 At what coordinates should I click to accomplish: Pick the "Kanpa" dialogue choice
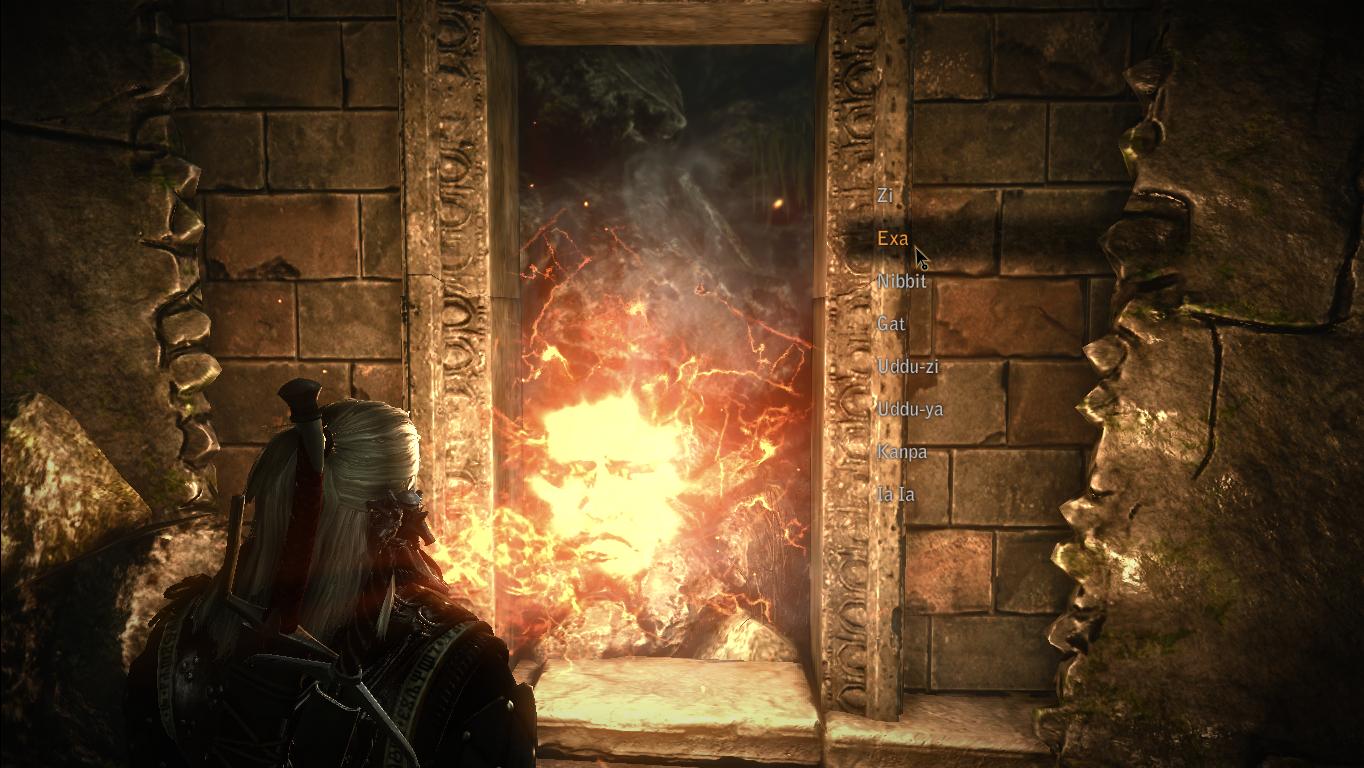click(901, 453)
